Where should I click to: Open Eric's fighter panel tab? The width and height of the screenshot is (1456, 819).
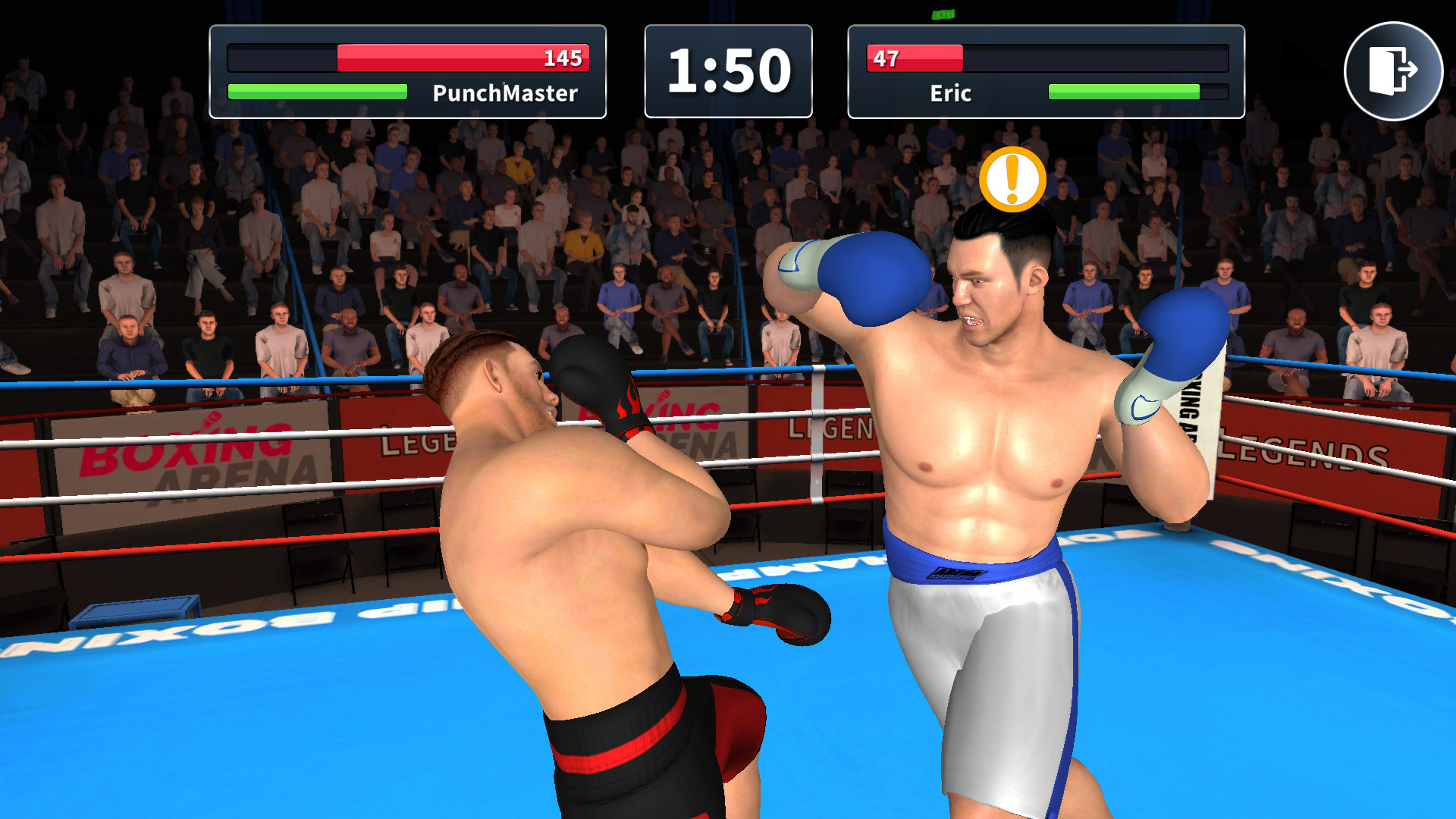tap(1046, 72)
